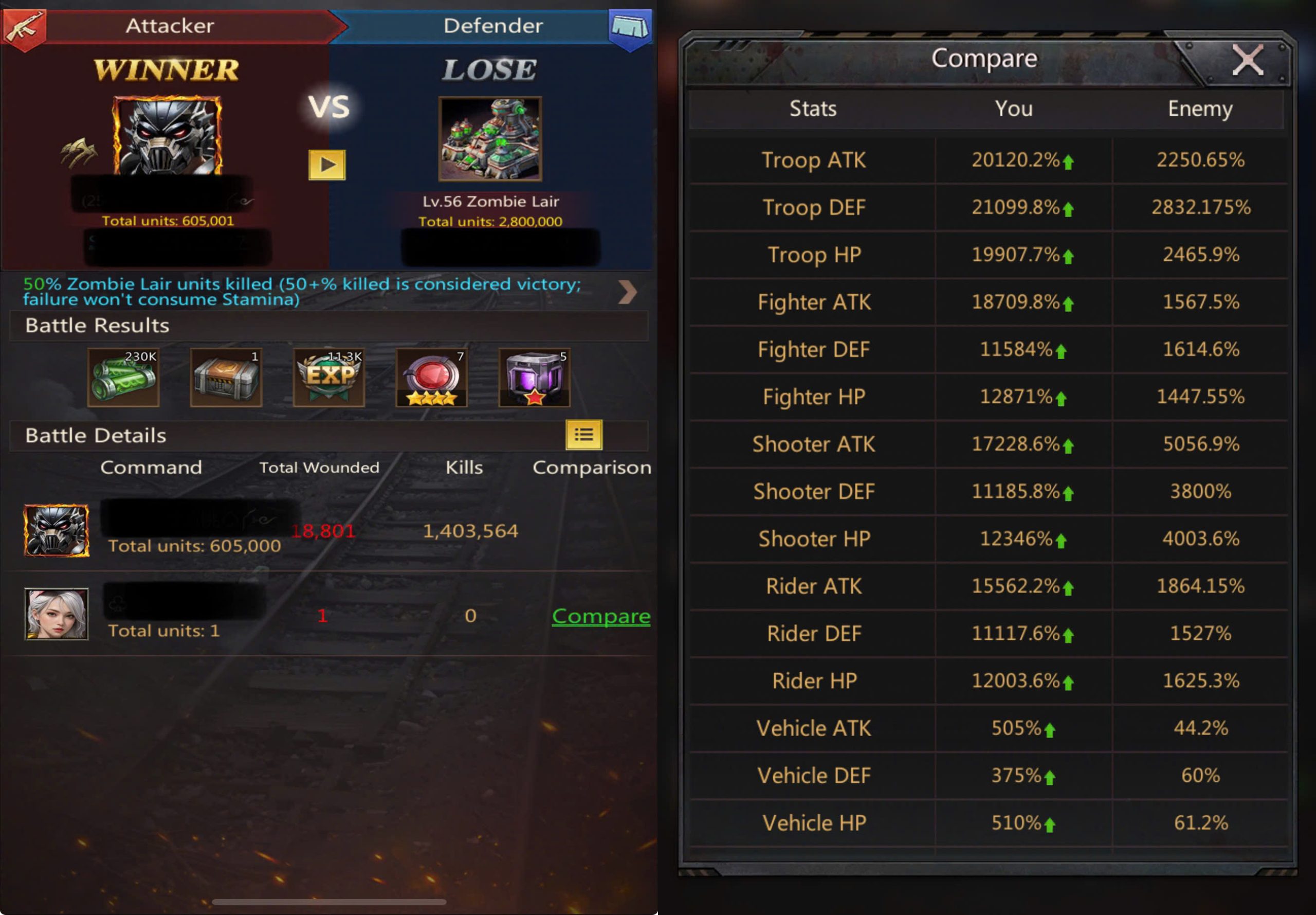View the 11.3K EXP reward
This screenshot has height=915, width=1316.
pos(328,378)
